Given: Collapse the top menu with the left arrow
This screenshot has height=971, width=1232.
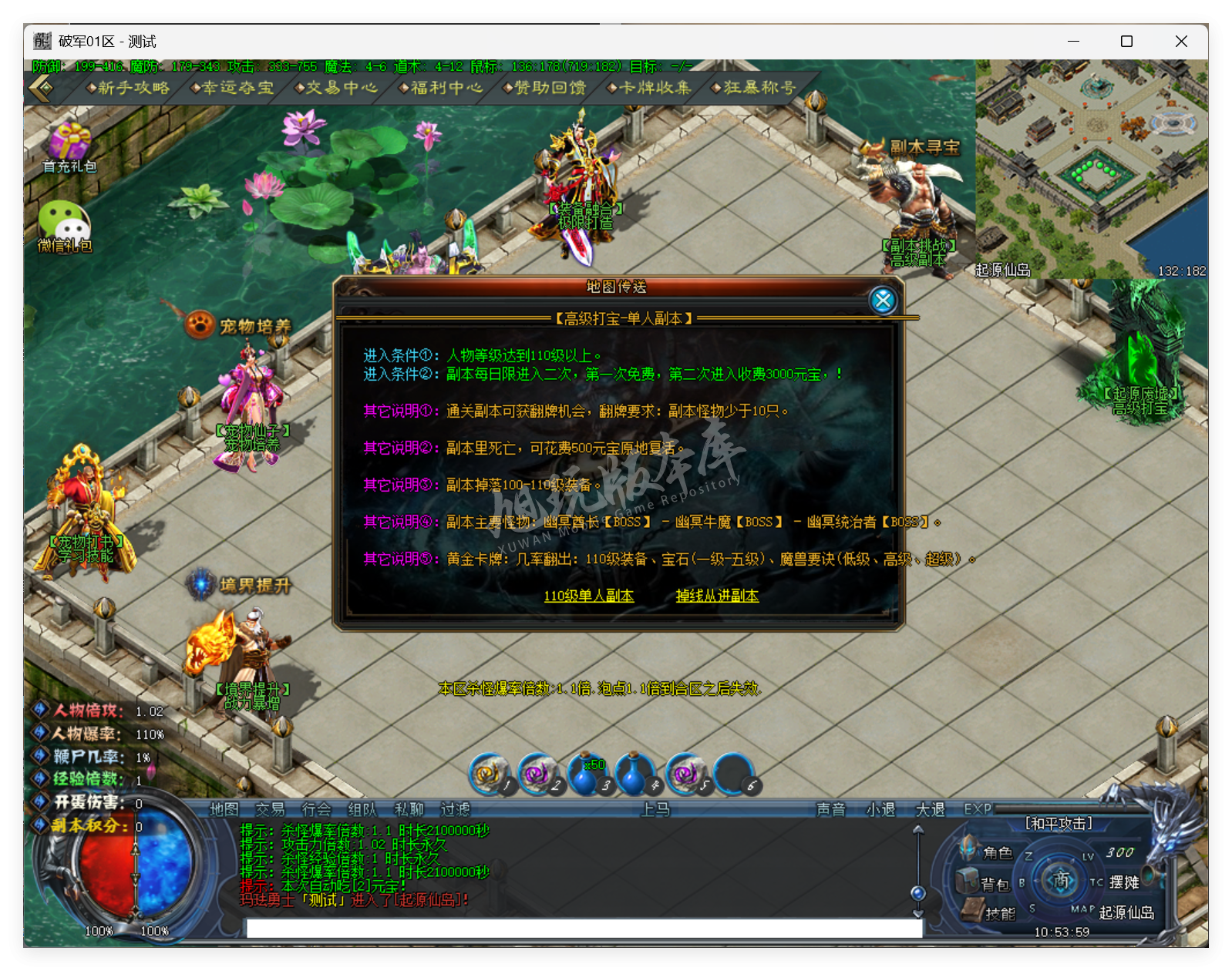Looking at the screenshot, I should pyautogui.click(x=39, y=89).
